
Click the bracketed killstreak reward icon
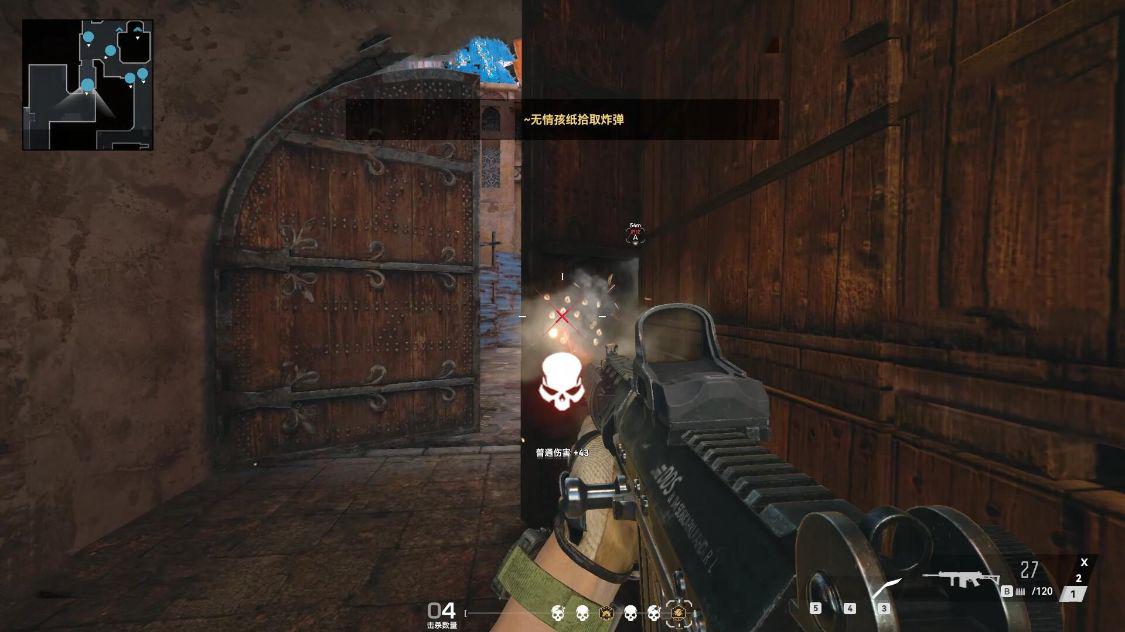pos(678,612)
